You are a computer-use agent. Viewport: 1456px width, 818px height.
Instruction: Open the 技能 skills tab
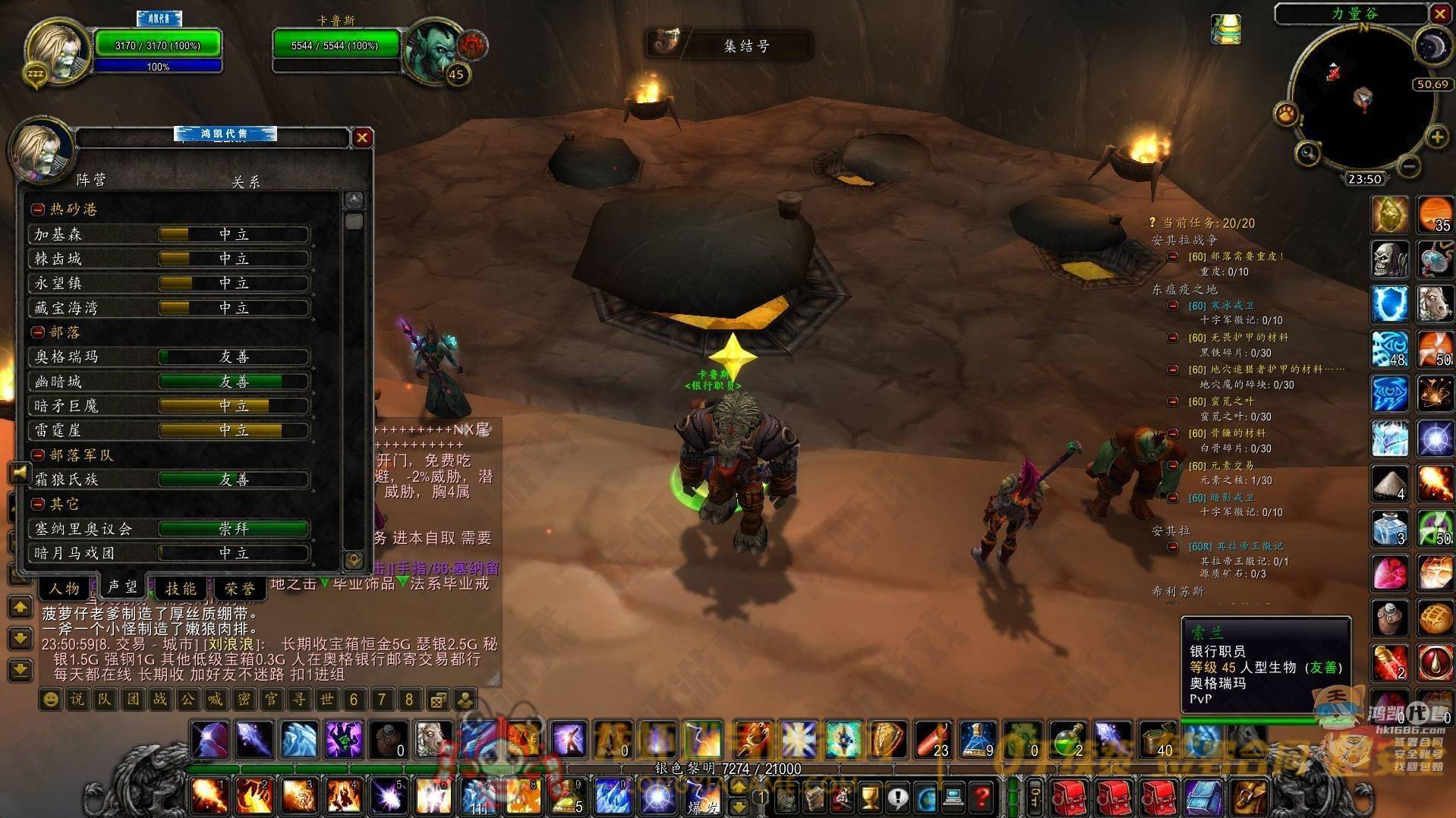point(181,588)
